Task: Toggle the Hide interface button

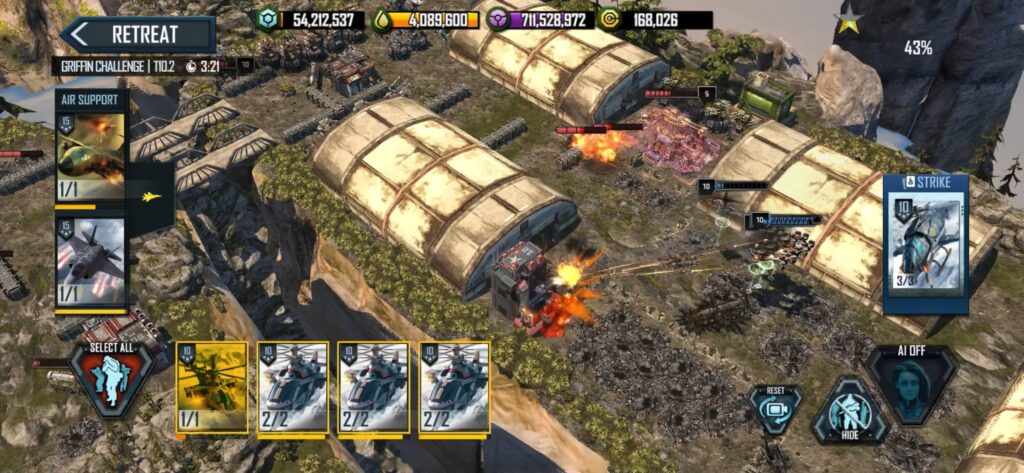Action: 848,412
